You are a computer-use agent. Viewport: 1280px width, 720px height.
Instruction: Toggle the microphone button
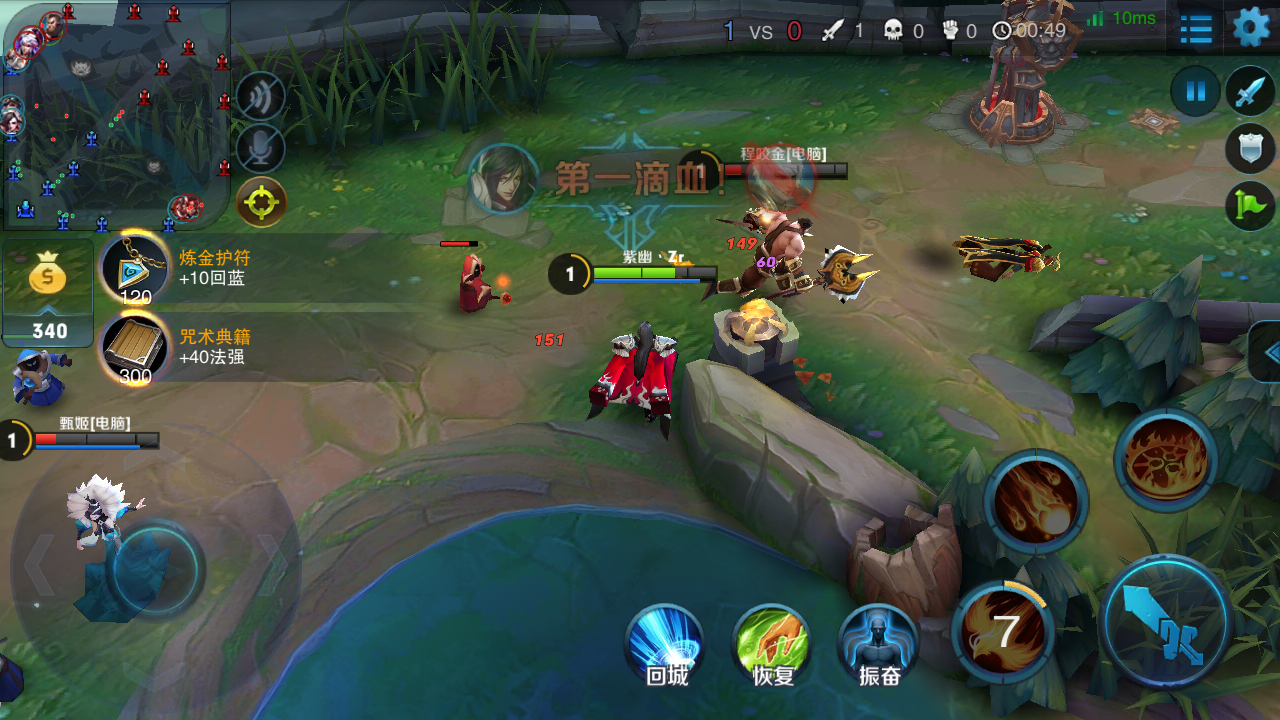[x=261, y=149]
